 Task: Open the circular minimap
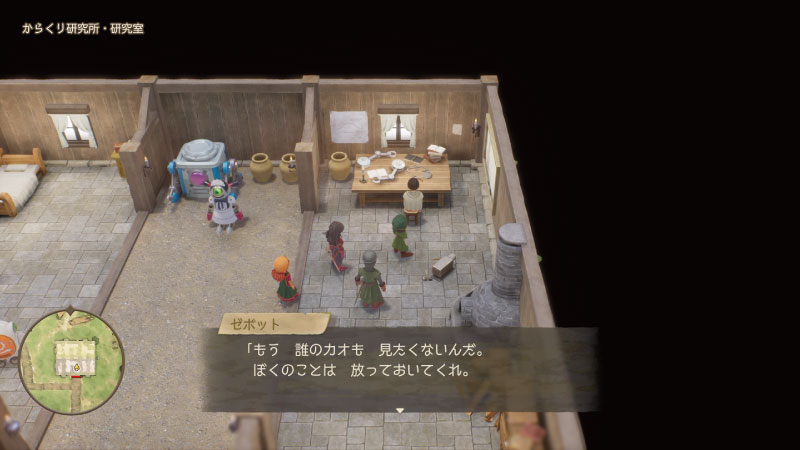(x=71, y=361)
